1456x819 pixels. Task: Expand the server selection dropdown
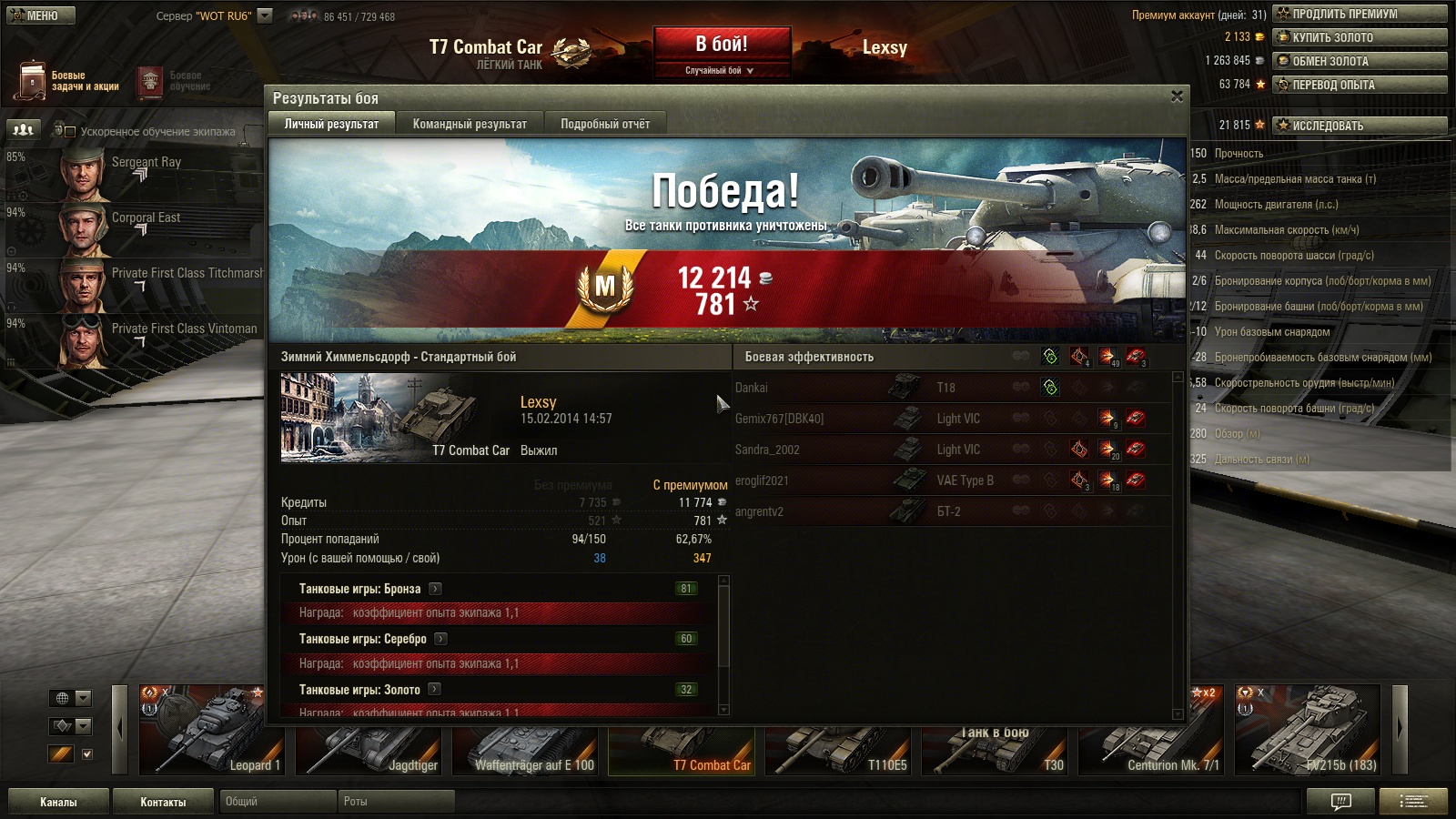(x=265, y=15)
